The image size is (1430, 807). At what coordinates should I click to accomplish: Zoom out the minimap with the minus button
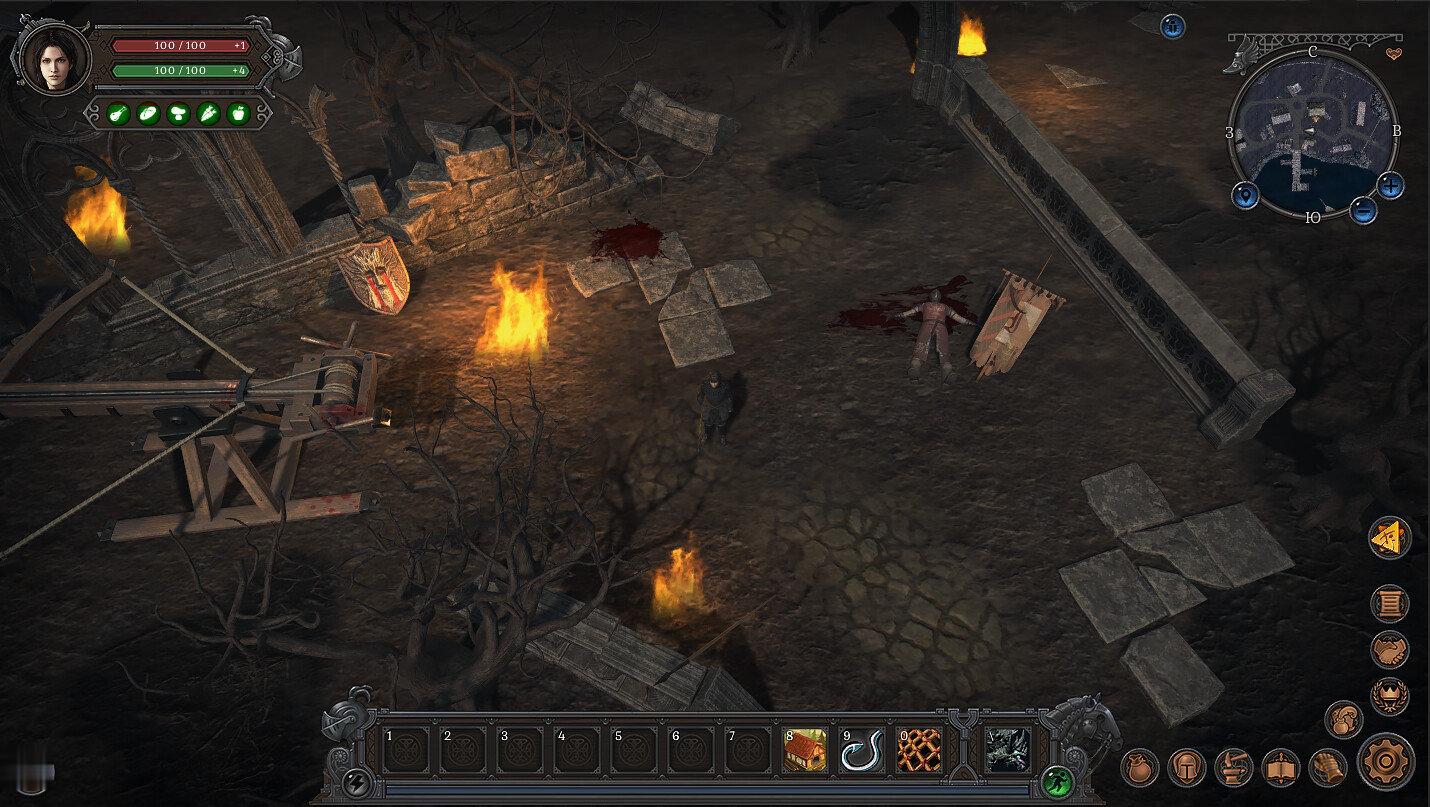click(1363, 210)
